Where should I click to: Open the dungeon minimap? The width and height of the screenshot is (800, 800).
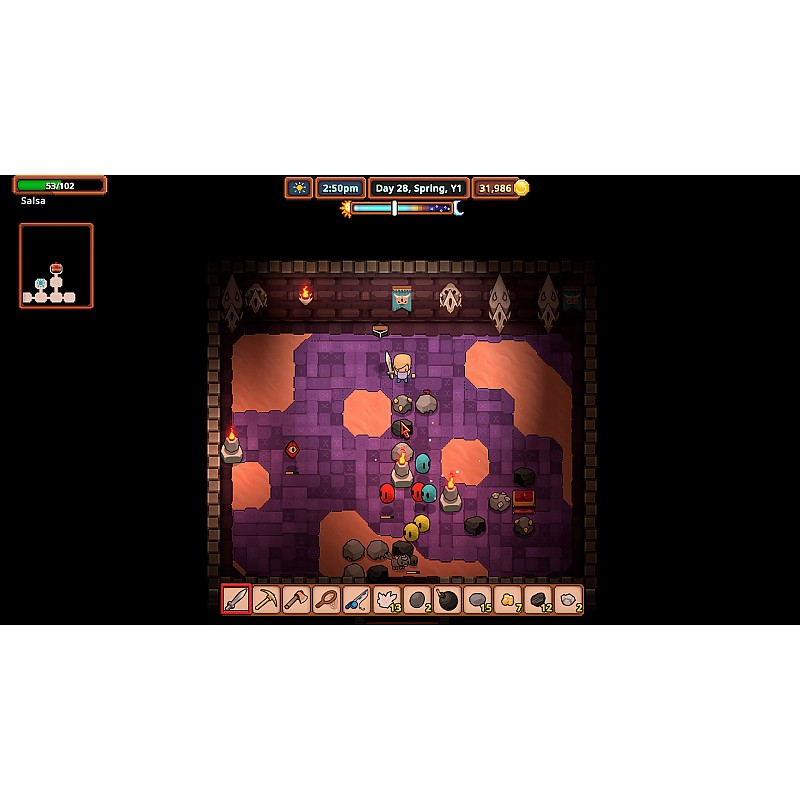(56, 265)
